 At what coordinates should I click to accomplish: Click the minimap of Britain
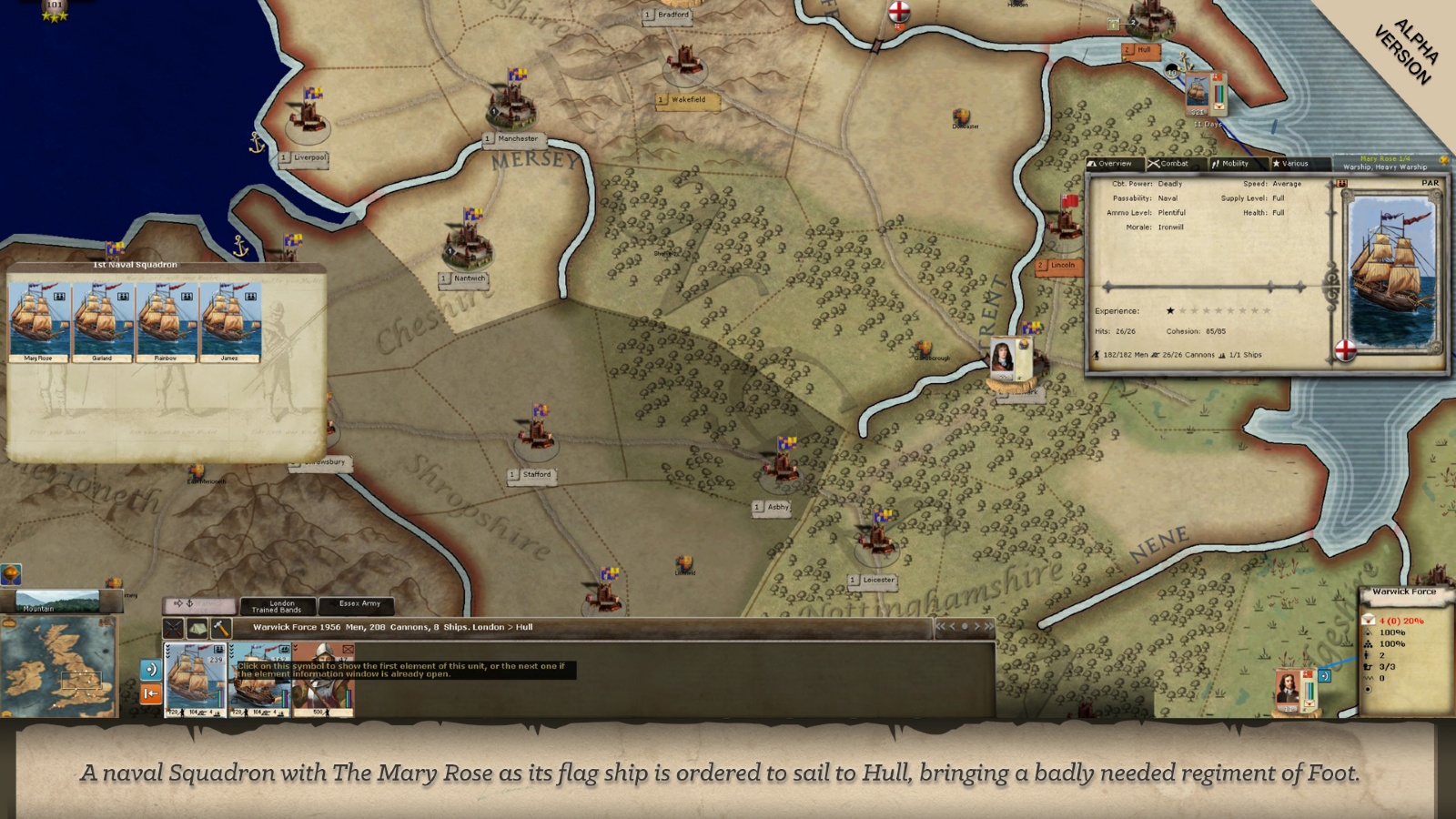pos(57,667)
